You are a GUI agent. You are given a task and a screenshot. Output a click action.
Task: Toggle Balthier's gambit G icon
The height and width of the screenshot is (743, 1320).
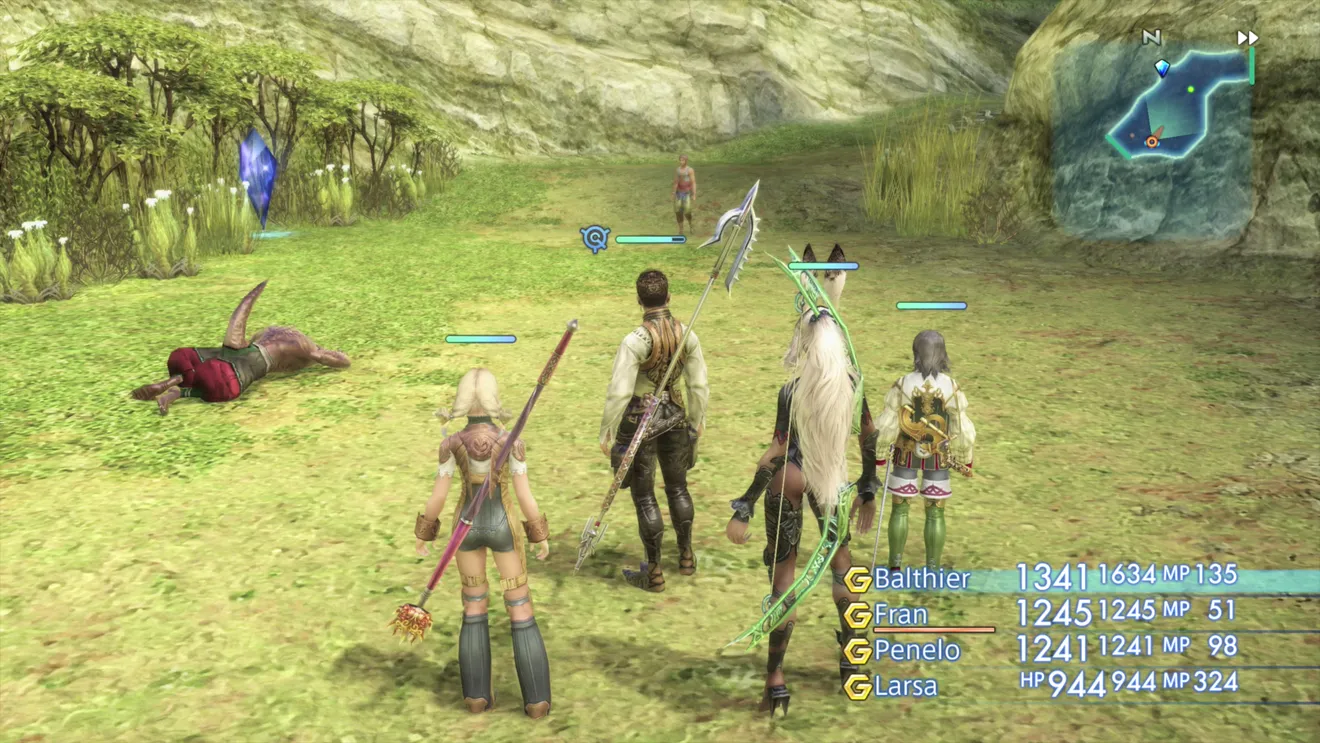pos(857,580)
